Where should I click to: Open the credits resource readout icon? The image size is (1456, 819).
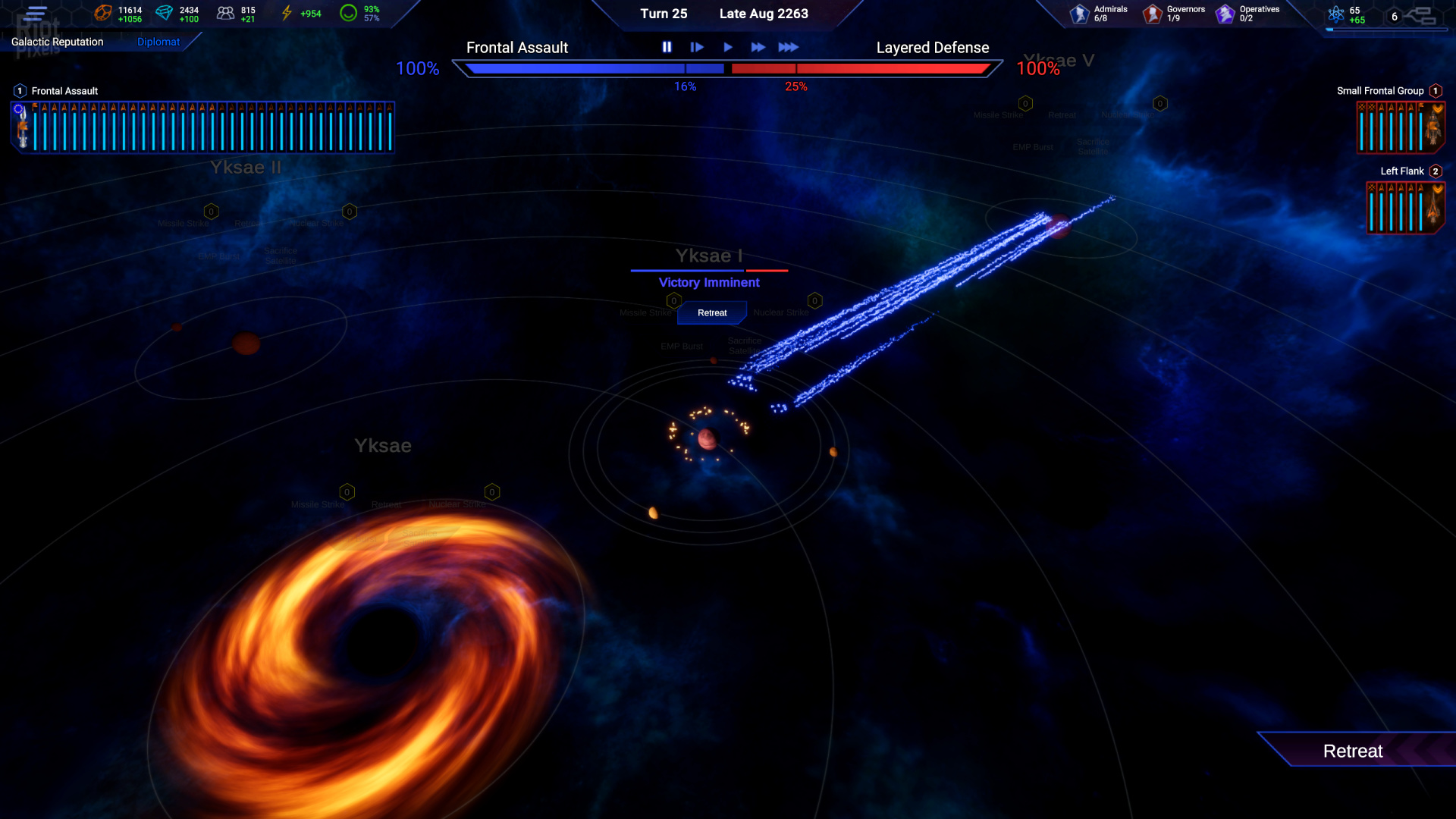tap(103, 13)
